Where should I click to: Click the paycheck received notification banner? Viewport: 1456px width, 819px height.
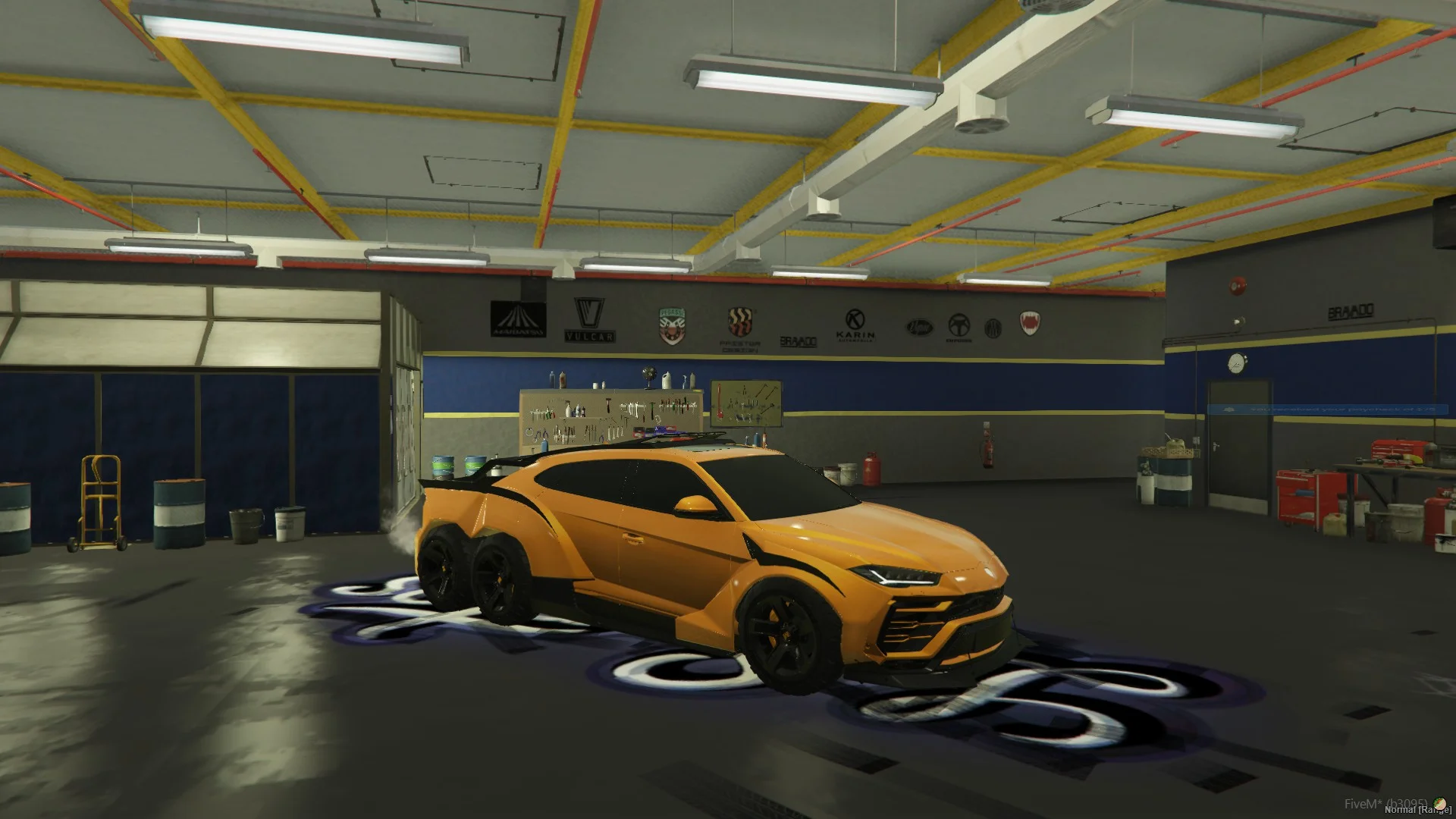click(1322, 410)
